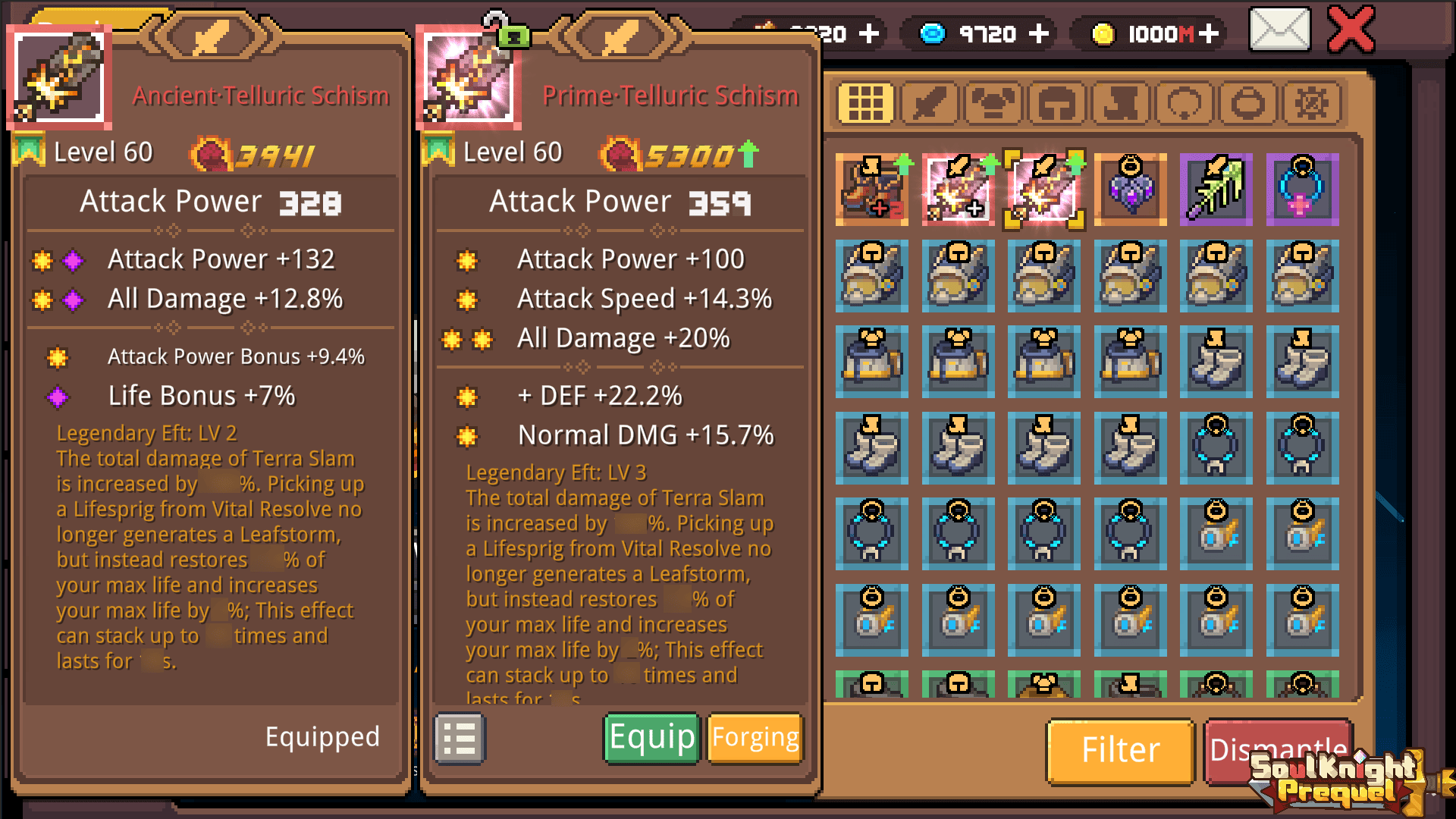Switch to the helmet tab
Viewport: 1456px width, 819px height.
[1056, 102]
